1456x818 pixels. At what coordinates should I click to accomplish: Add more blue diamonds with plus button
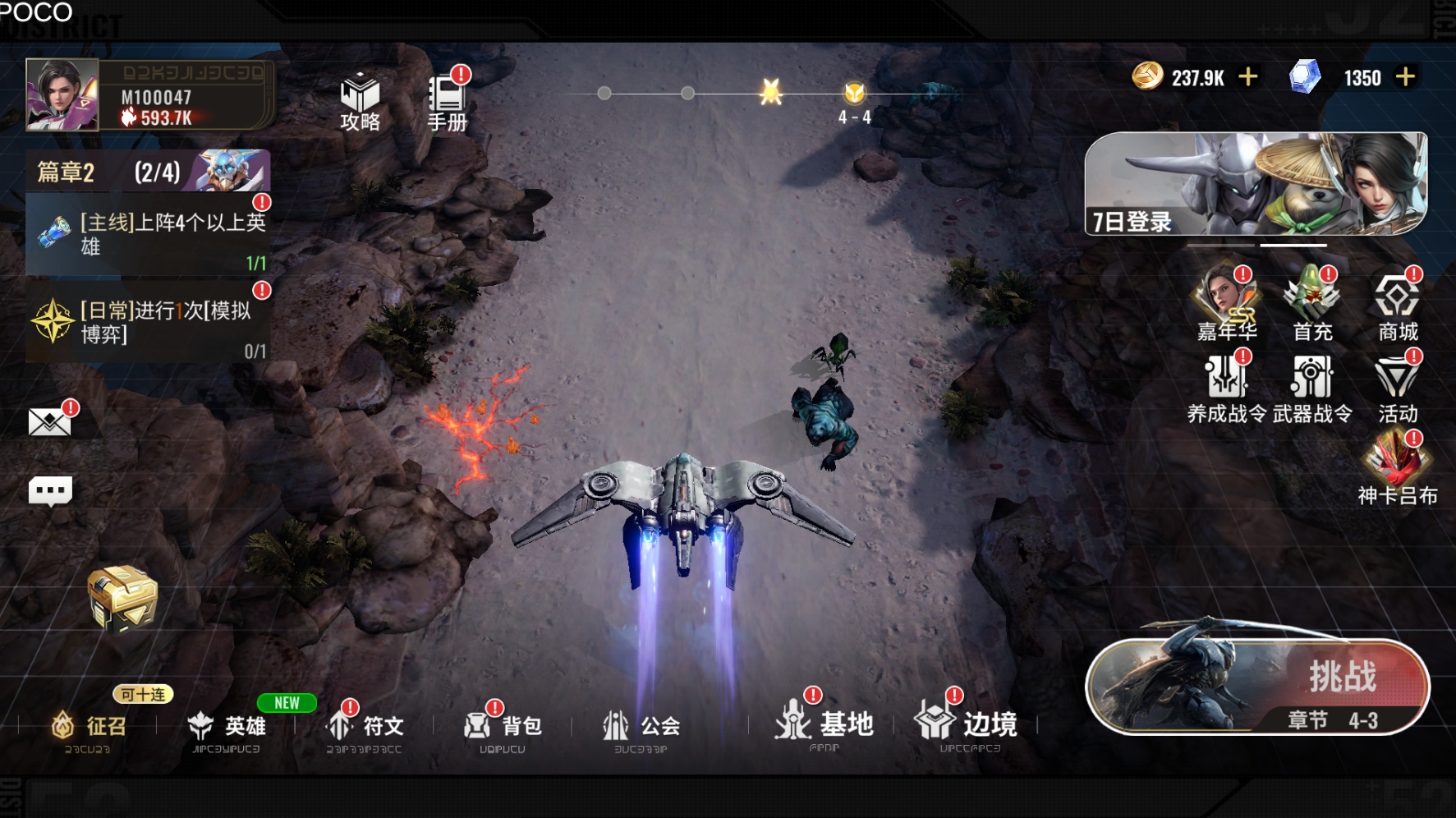(1405, 77)
